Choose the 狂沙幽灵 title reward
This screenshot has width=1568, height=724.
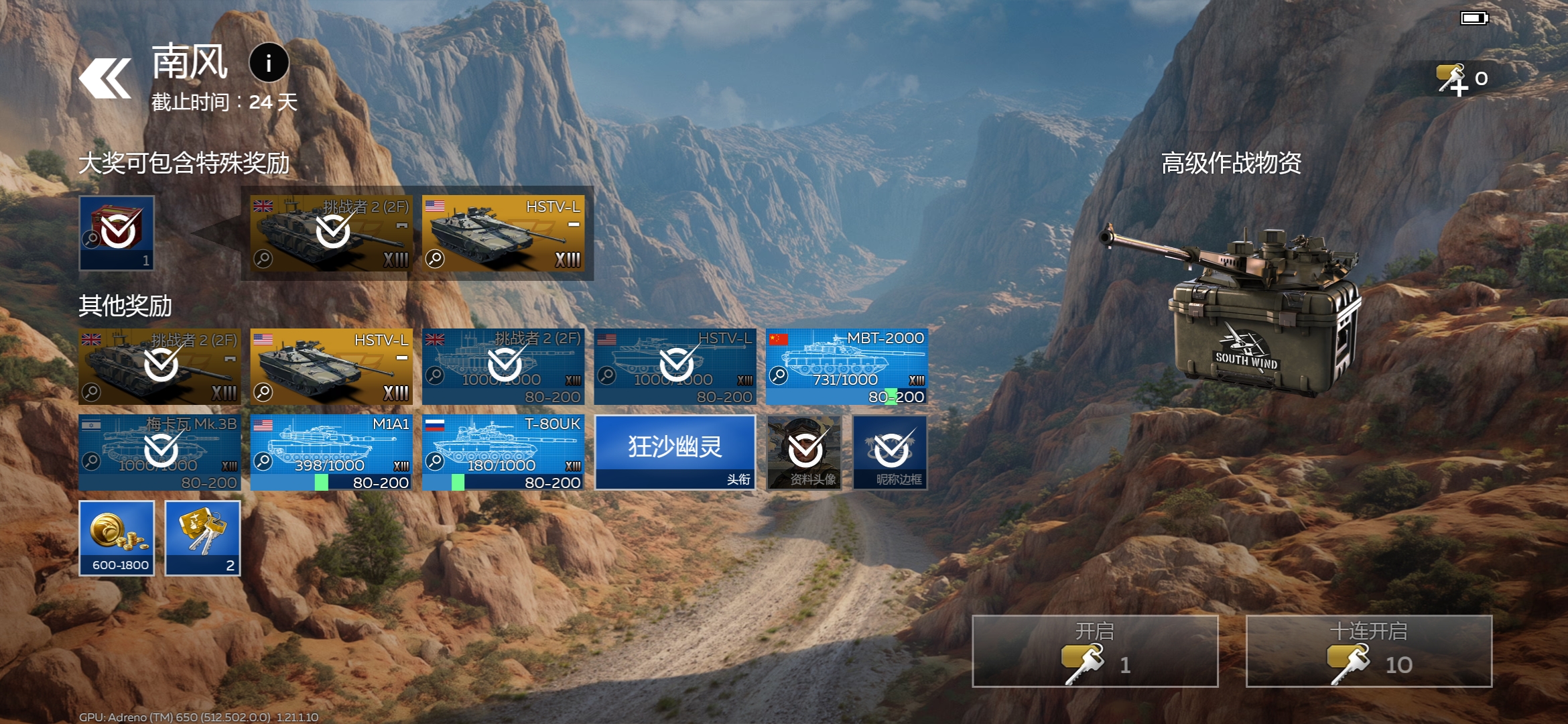coord(675,452)
